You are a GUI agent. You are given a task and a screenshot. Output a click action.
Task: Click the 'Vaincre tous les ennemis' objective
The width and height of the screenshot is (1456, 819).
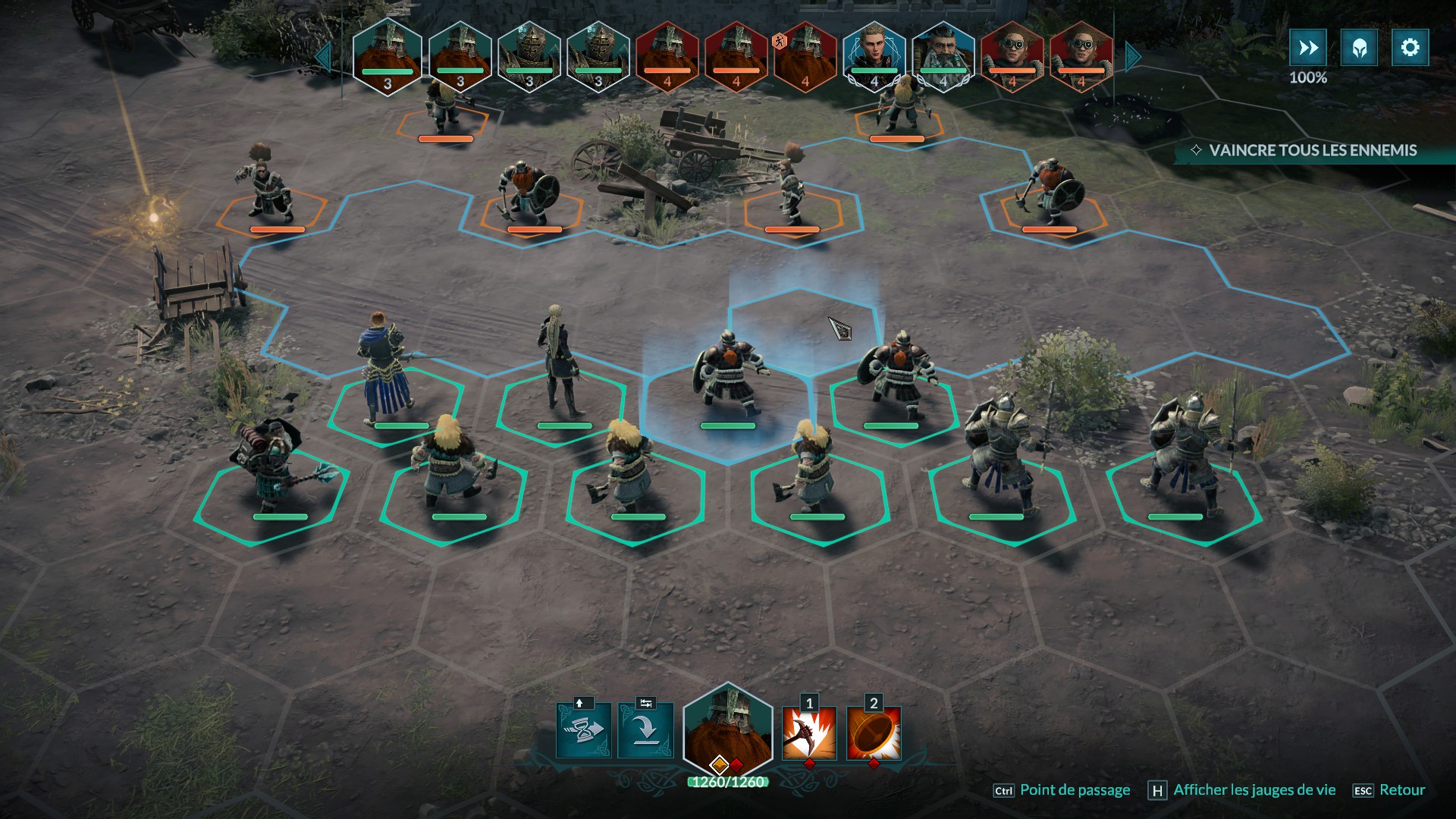(x=1312, y=150)
